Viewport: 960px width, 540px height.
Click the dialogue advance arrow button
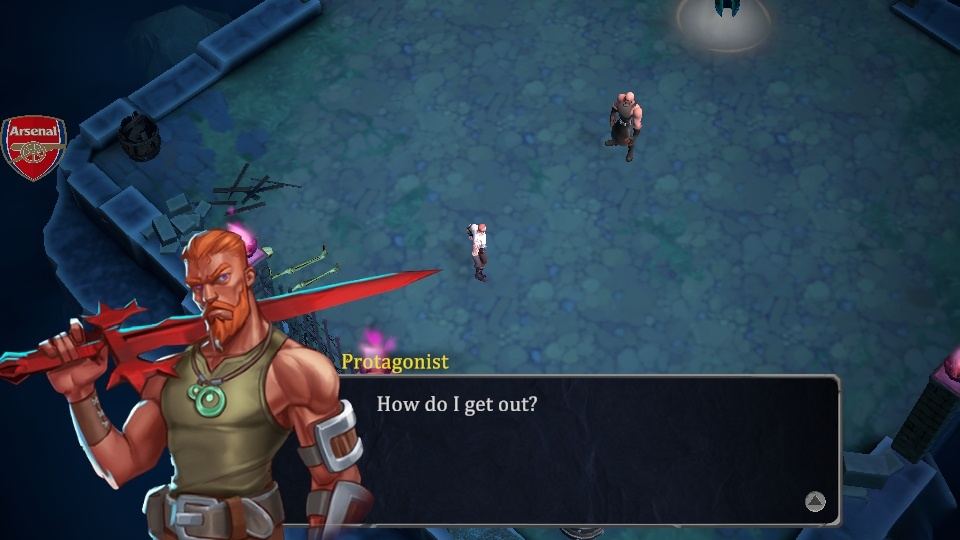(815, 502)
